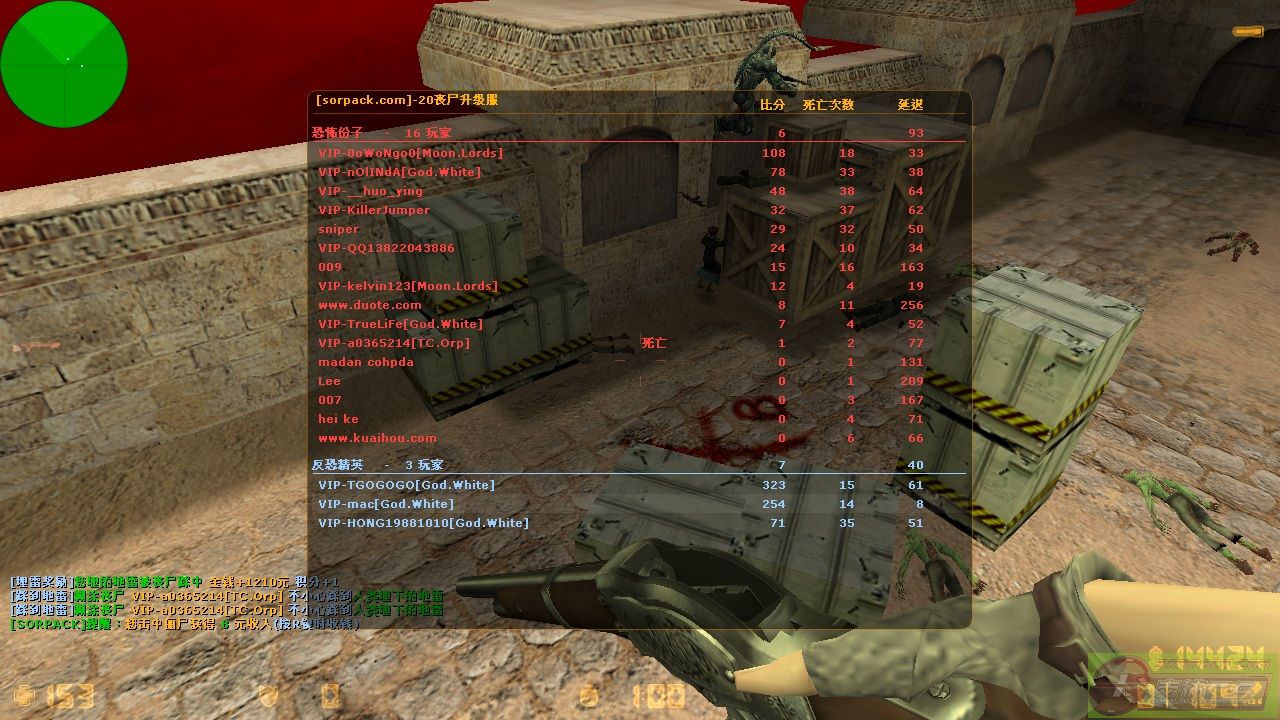Select the madan cohpda player row
This screenshot has height=720, width=1280.
[x=365, y=362]
